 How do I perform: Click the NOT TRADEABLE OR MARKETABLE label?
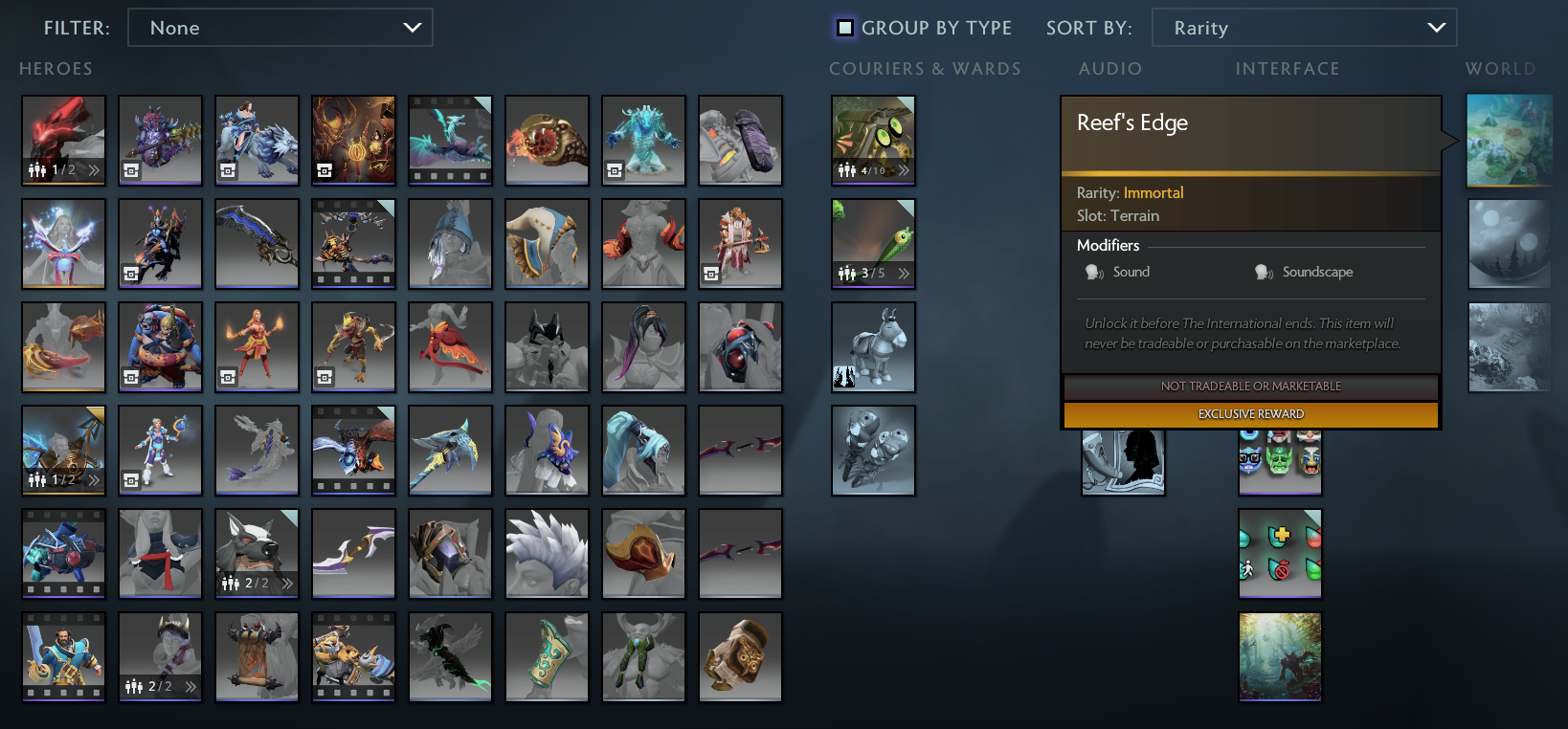[x=1250, y=387]
